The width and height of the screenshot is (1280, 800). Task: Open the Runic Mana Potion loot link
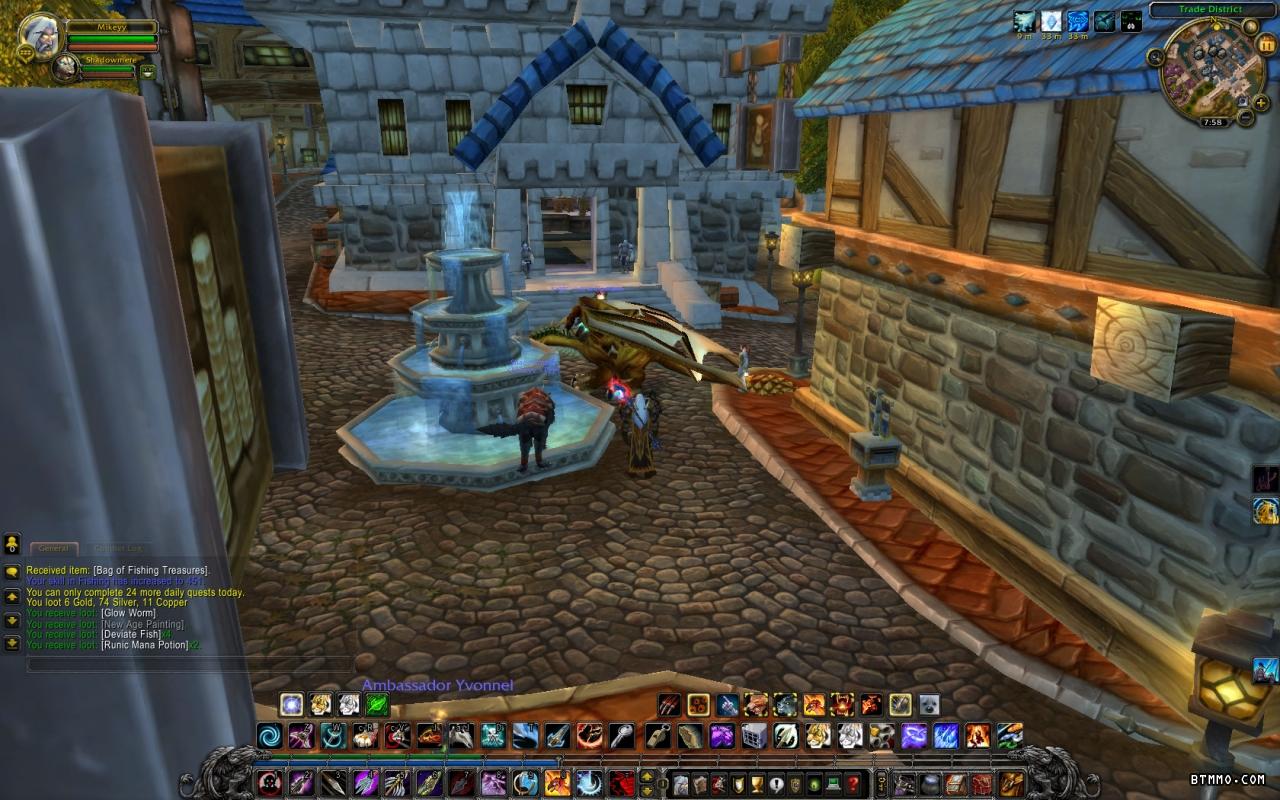coord(145,645)
